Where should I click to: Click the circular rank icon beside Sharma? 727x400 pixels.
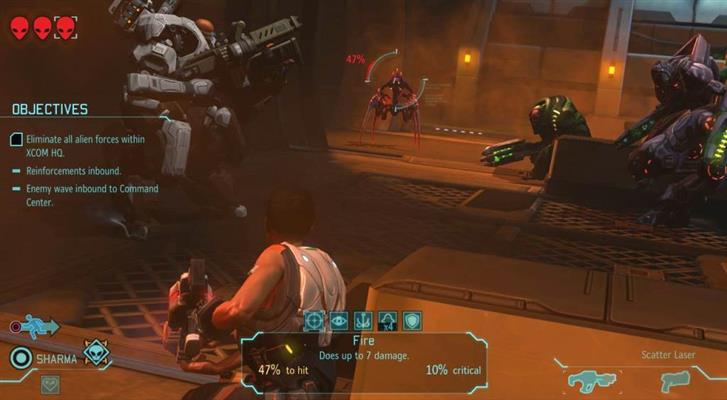pos(18,357)
